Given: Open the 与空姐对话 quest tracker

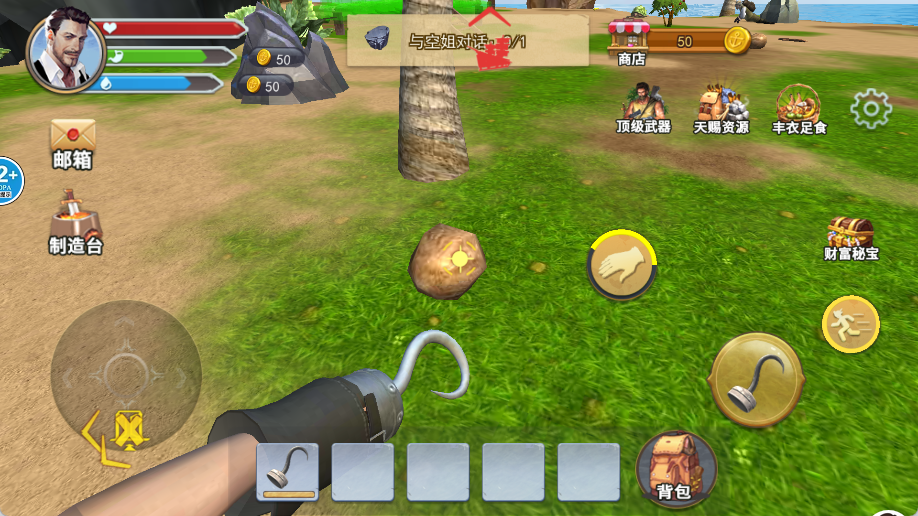Looking at the screenshot, I should click(467, 40).
